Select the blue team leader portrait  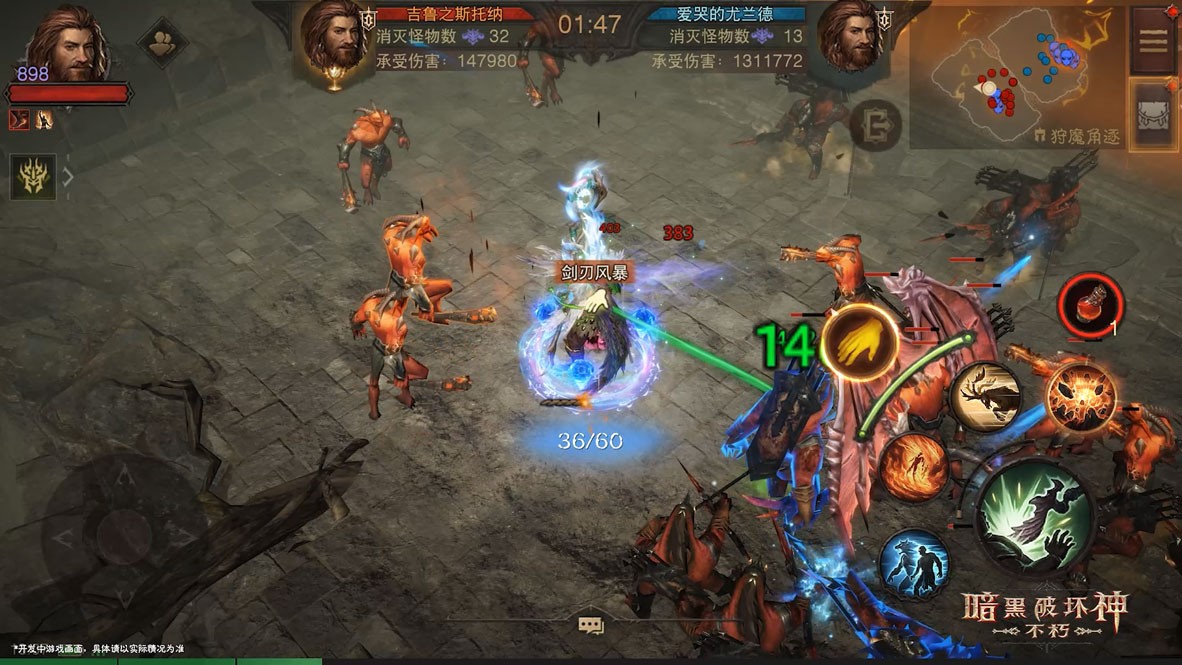(x=851, y=40)
